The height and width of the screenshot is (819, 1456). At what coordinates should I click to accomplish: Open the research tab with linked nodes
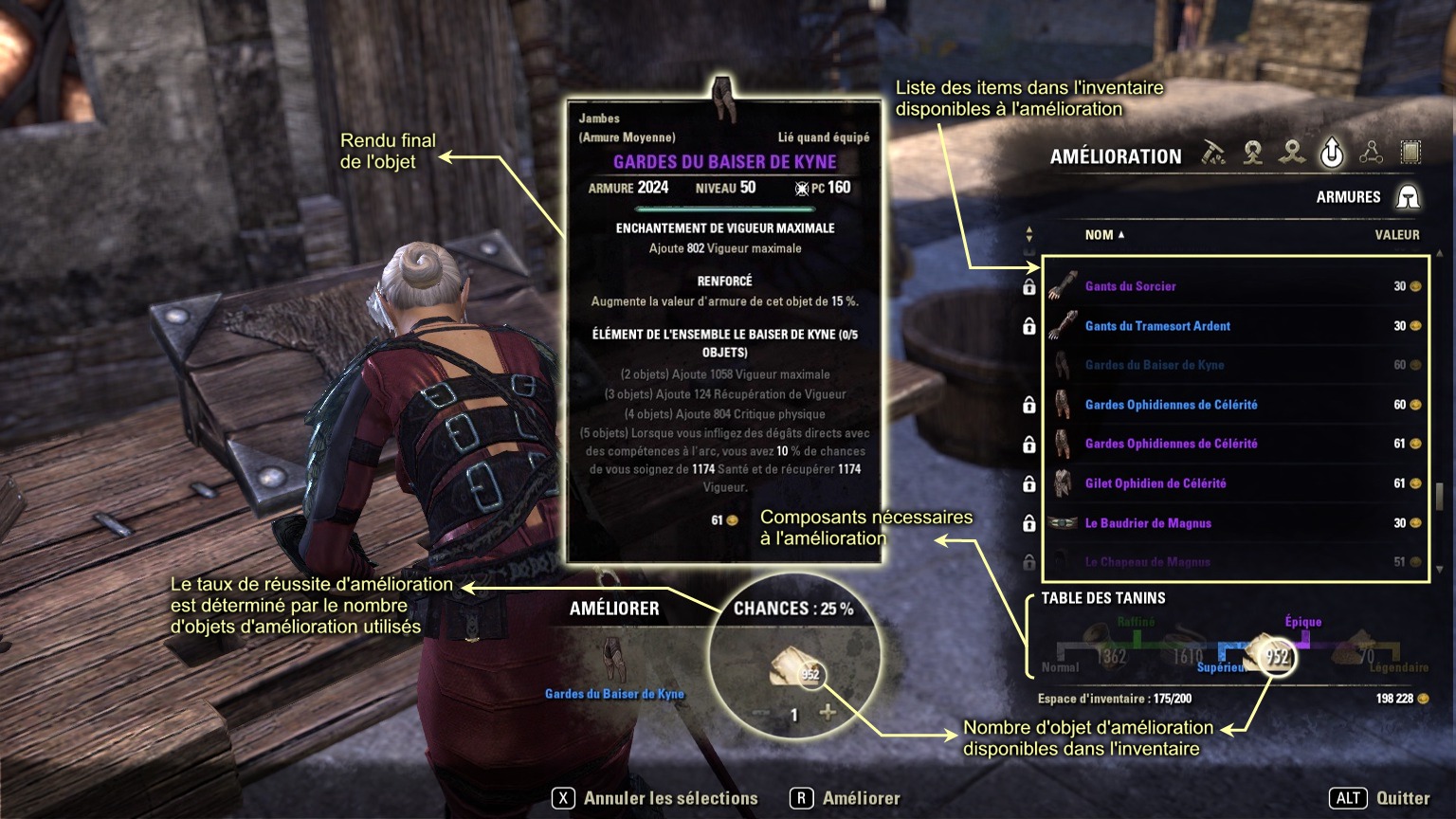point(1371,153)
